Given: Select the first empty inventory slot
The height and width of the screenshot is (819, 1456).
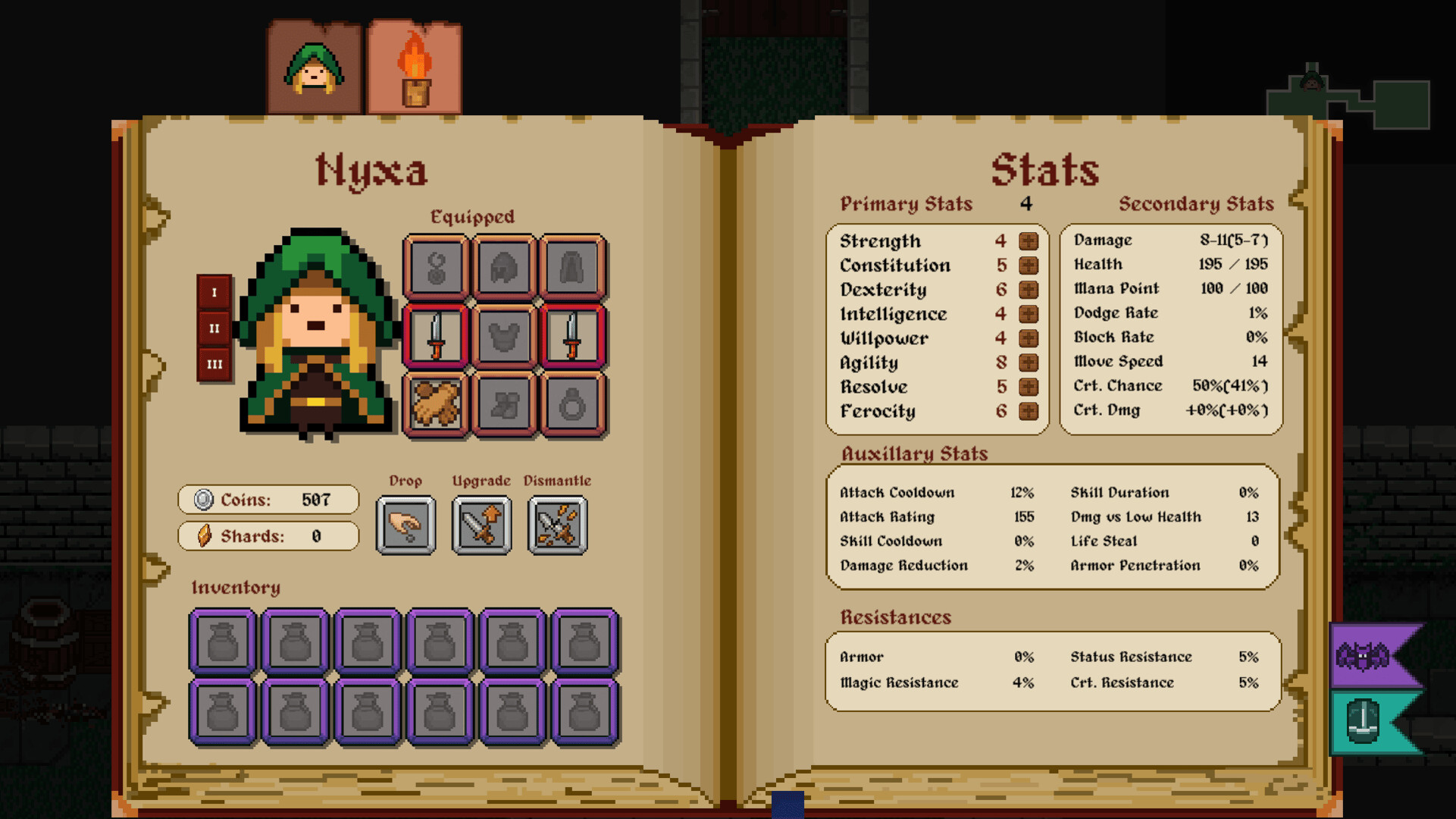Looking at the screenshot, I should click(x=223, y=641).
